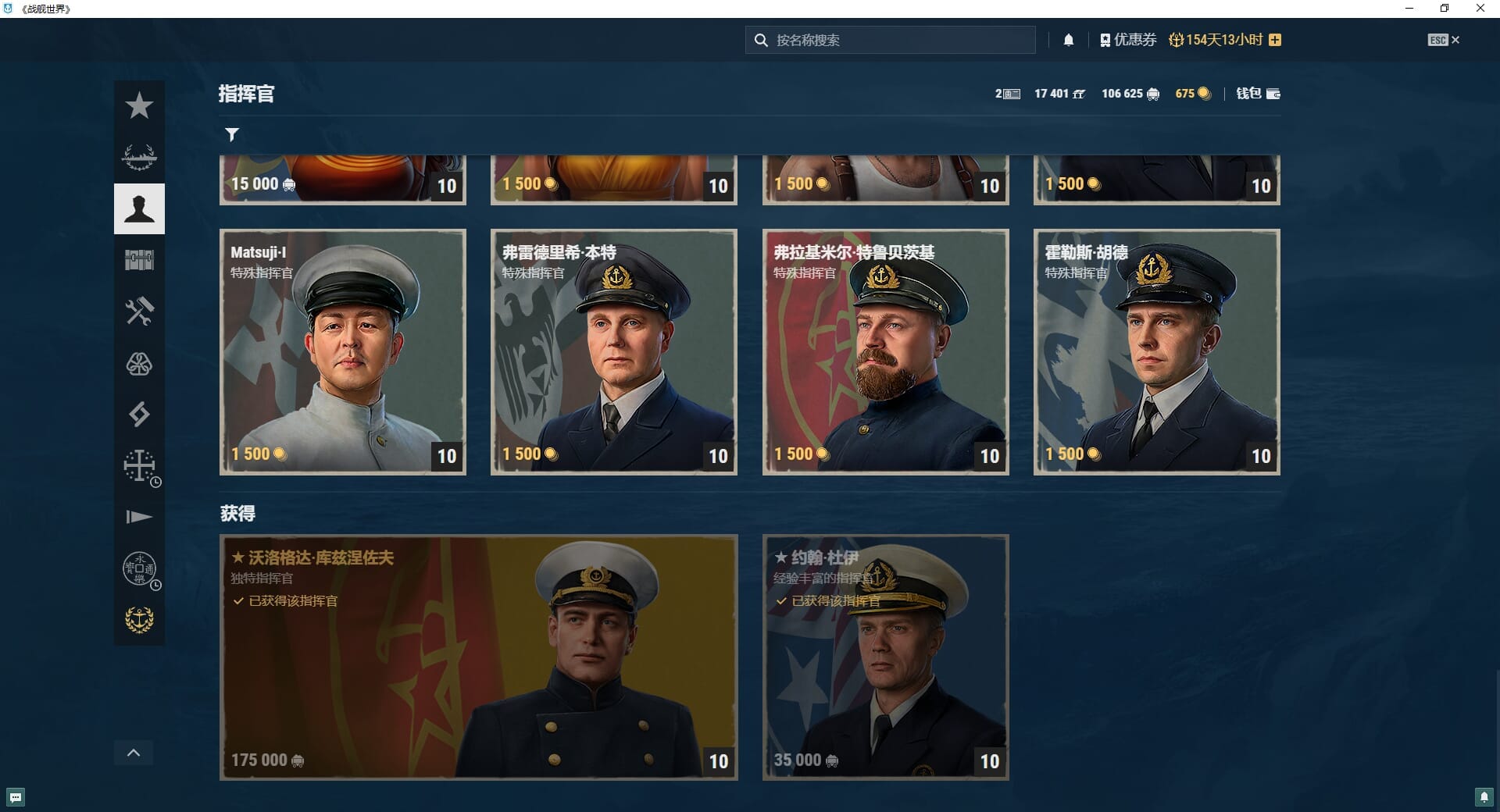Switch to the signal flag category
The height and width of the screenshot is (812, 1500).
(x=139, y=517)
